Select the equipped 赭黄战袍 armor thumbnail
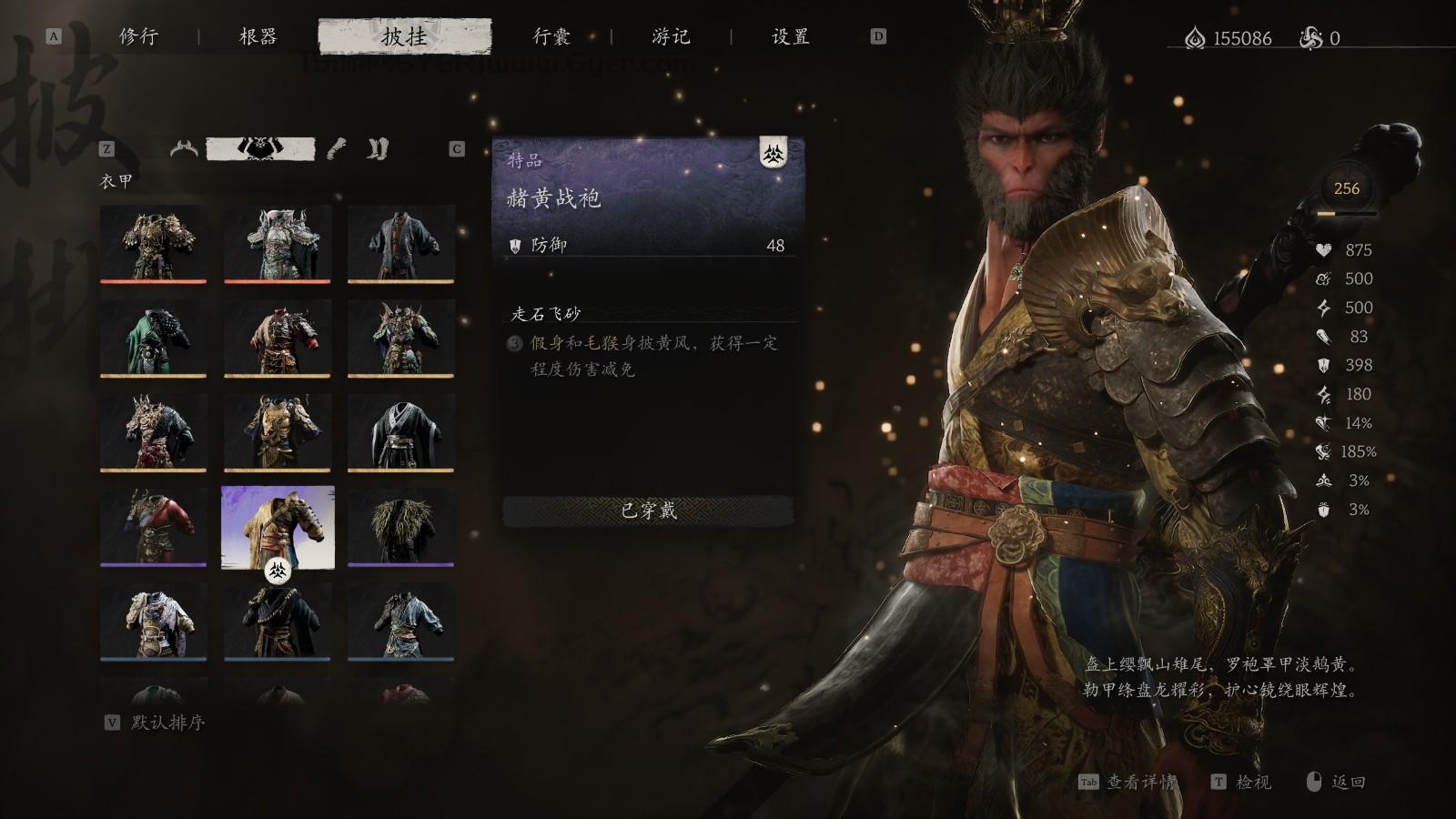 (x=278, y=528)
